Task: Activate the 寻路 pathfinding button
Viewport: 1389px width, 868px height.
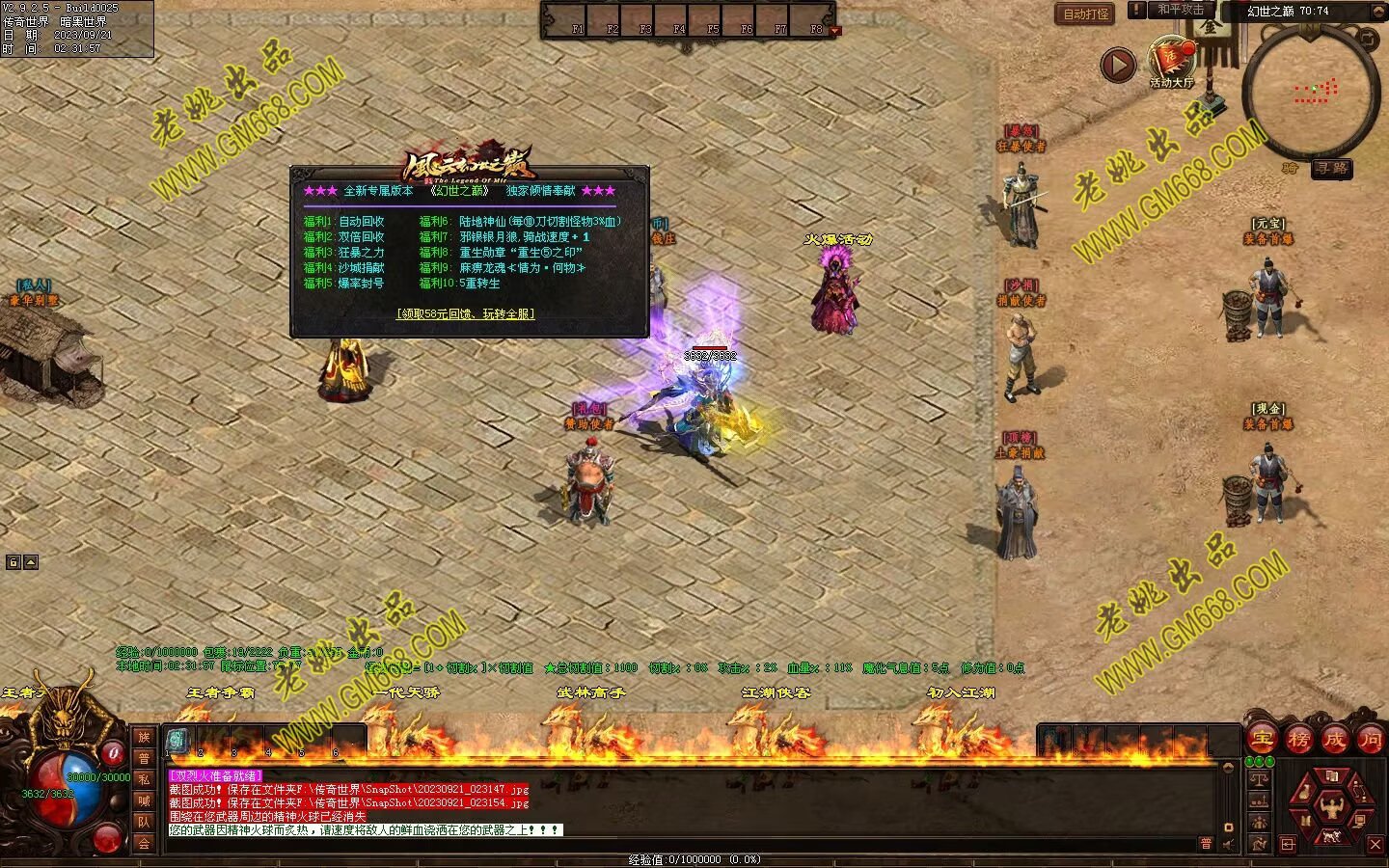Action: click(x=1331, y=168)
